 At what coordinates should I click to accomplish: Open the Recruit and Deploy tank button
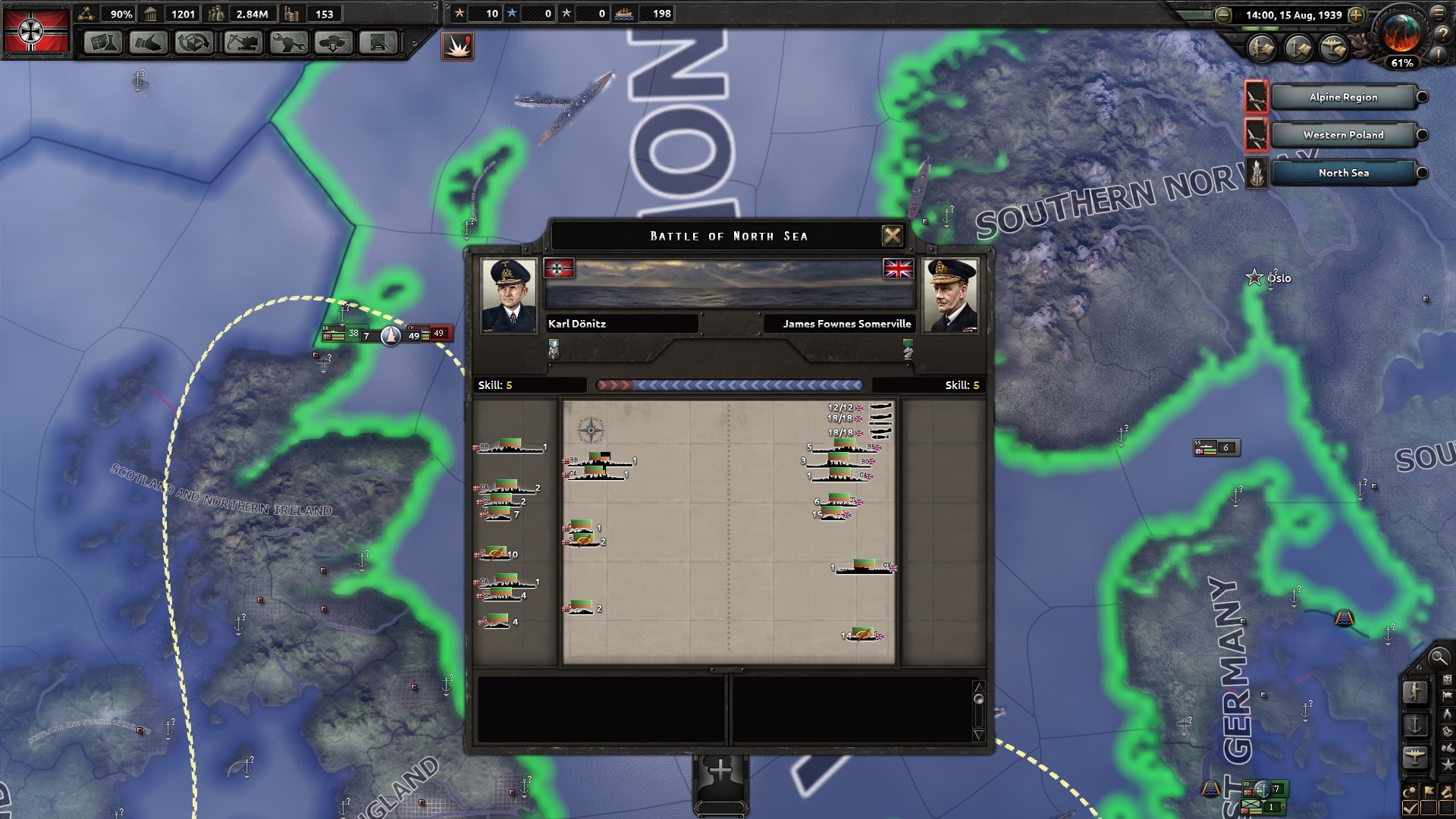coord(334,42)
